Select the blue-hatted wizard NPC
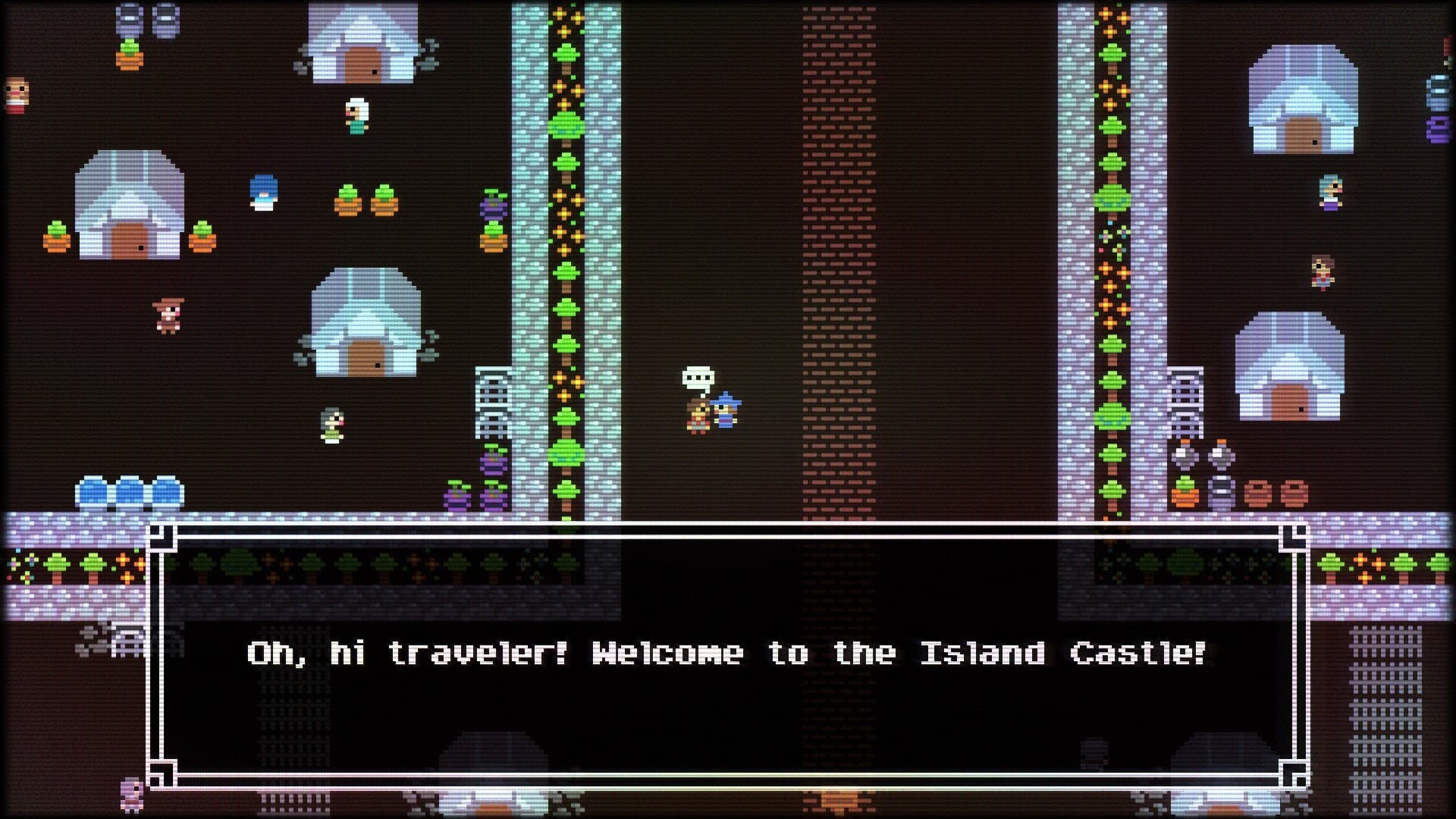The width and height of the screenshot is (1456, 819). click(x=726, y=409)
